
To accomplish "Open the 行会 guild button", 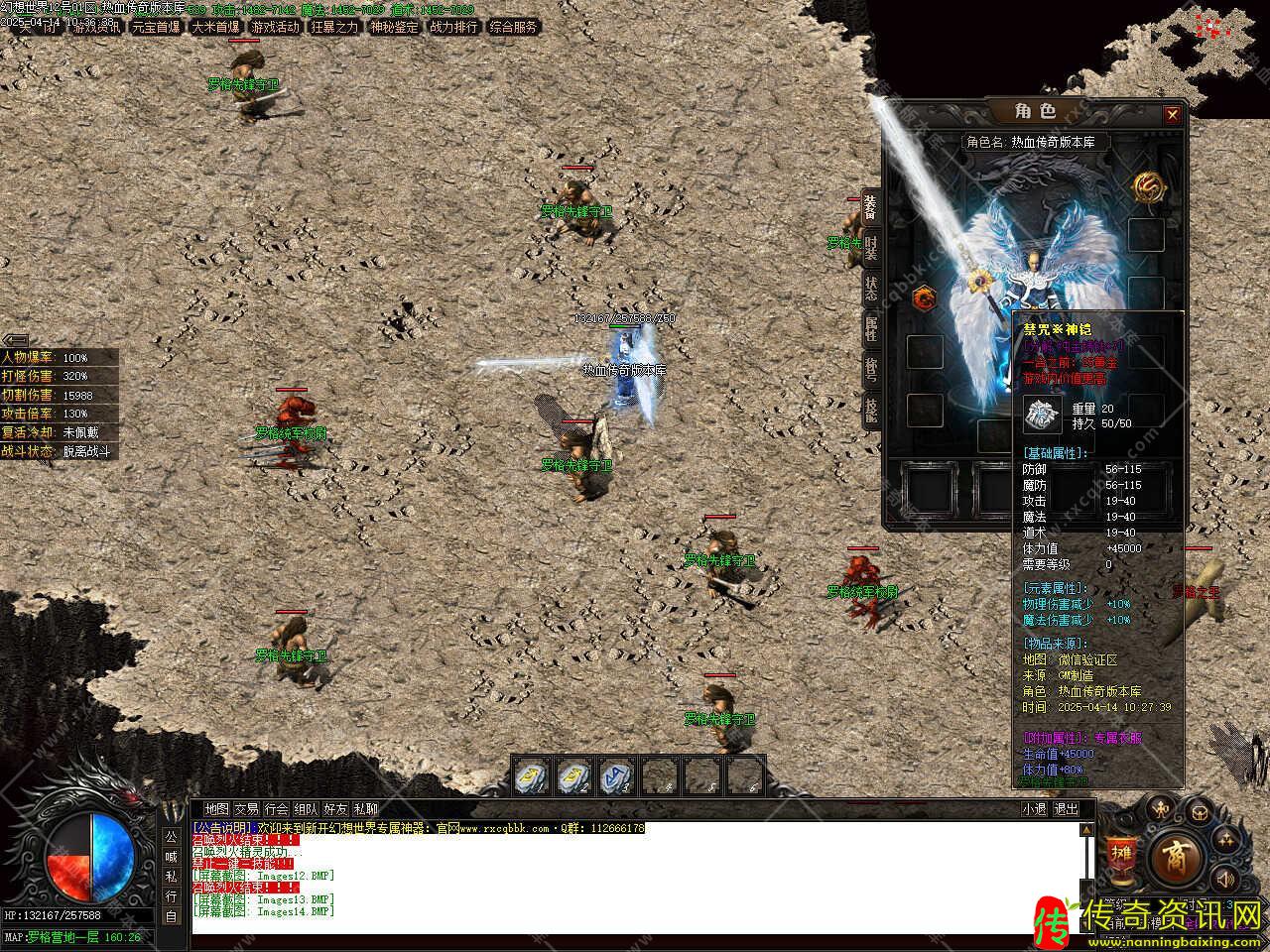I will (276, 809).
